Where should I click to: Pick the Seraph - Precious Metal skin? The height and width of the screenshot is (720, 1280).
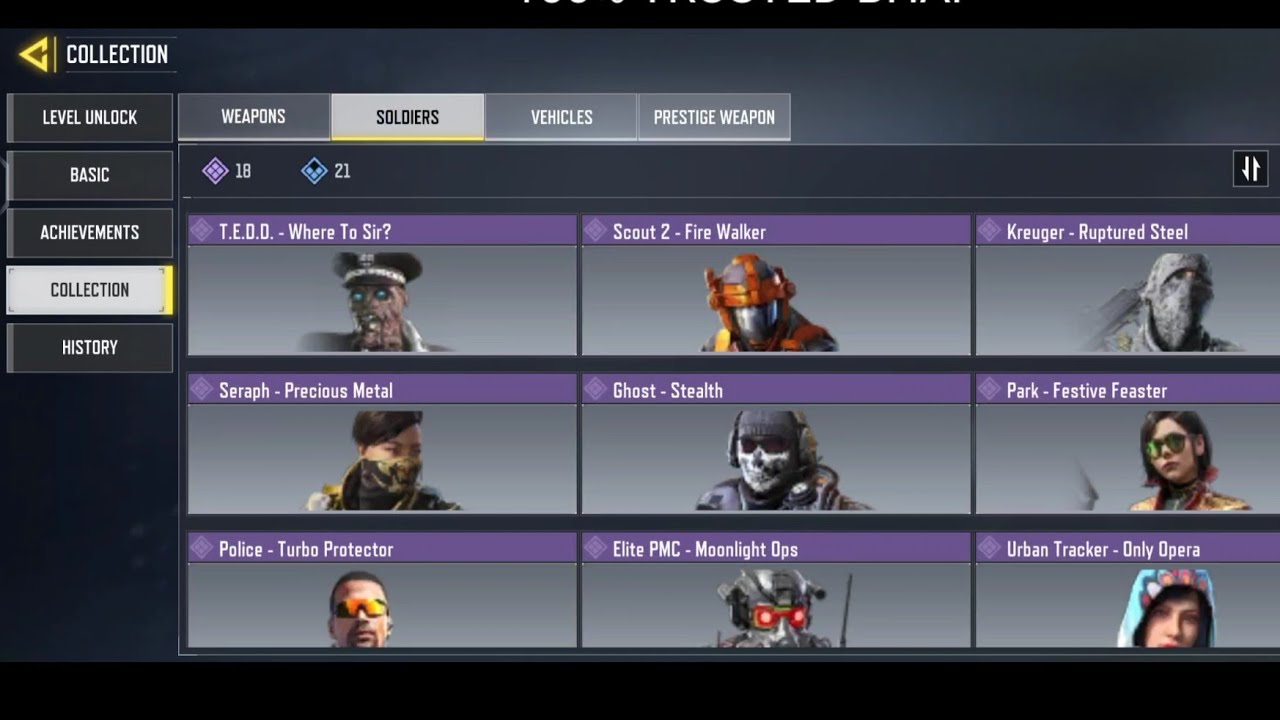(382, 445)
